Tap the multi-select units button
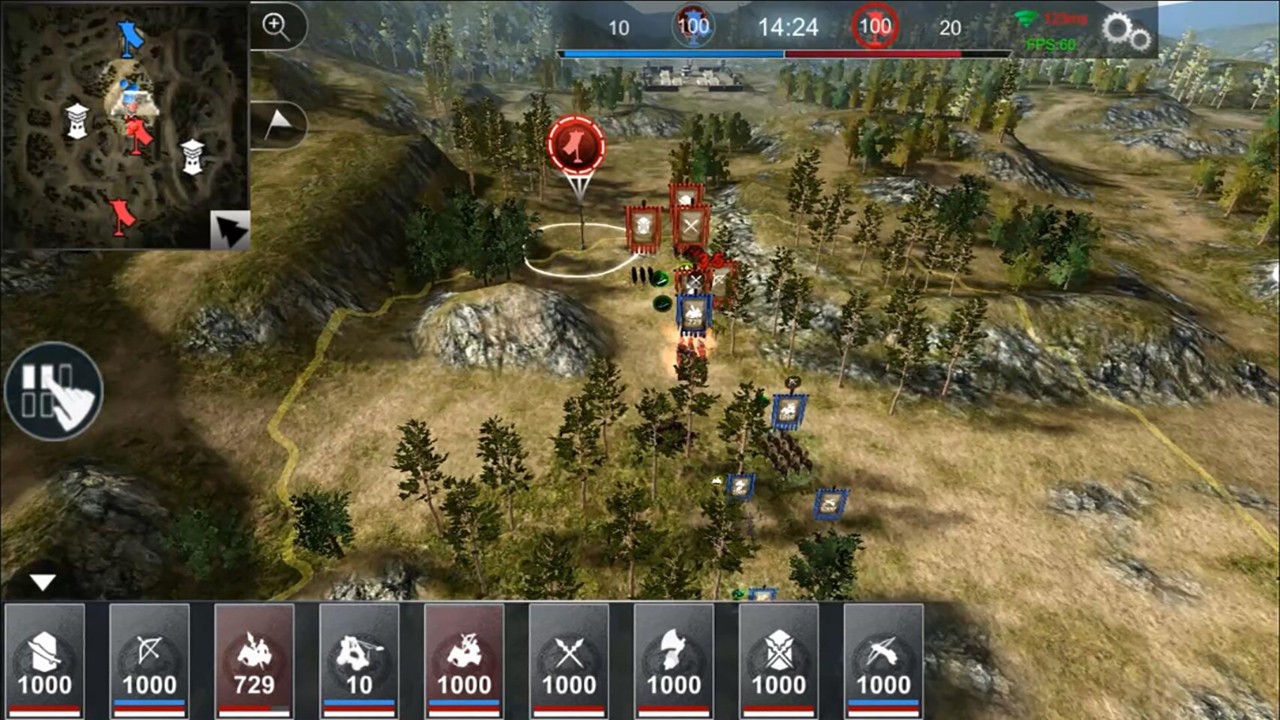The height and width of the screenshot is (720, 1280). click(54, 391)
